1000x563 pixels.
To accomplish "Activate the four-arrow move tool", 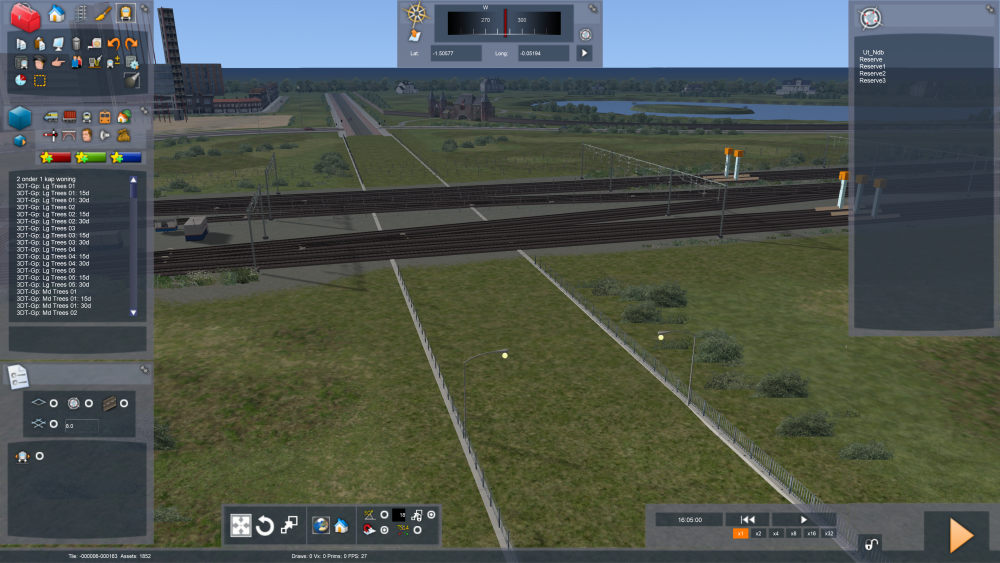I will click(x=241, y=525).
